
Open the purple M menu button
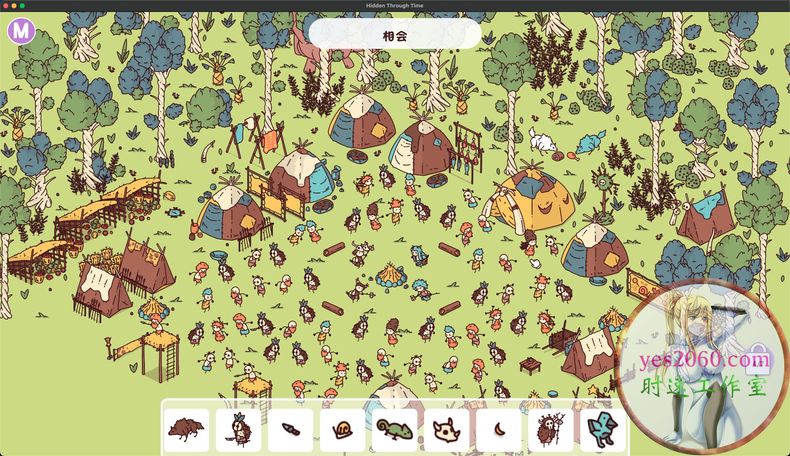click(21, 31)
